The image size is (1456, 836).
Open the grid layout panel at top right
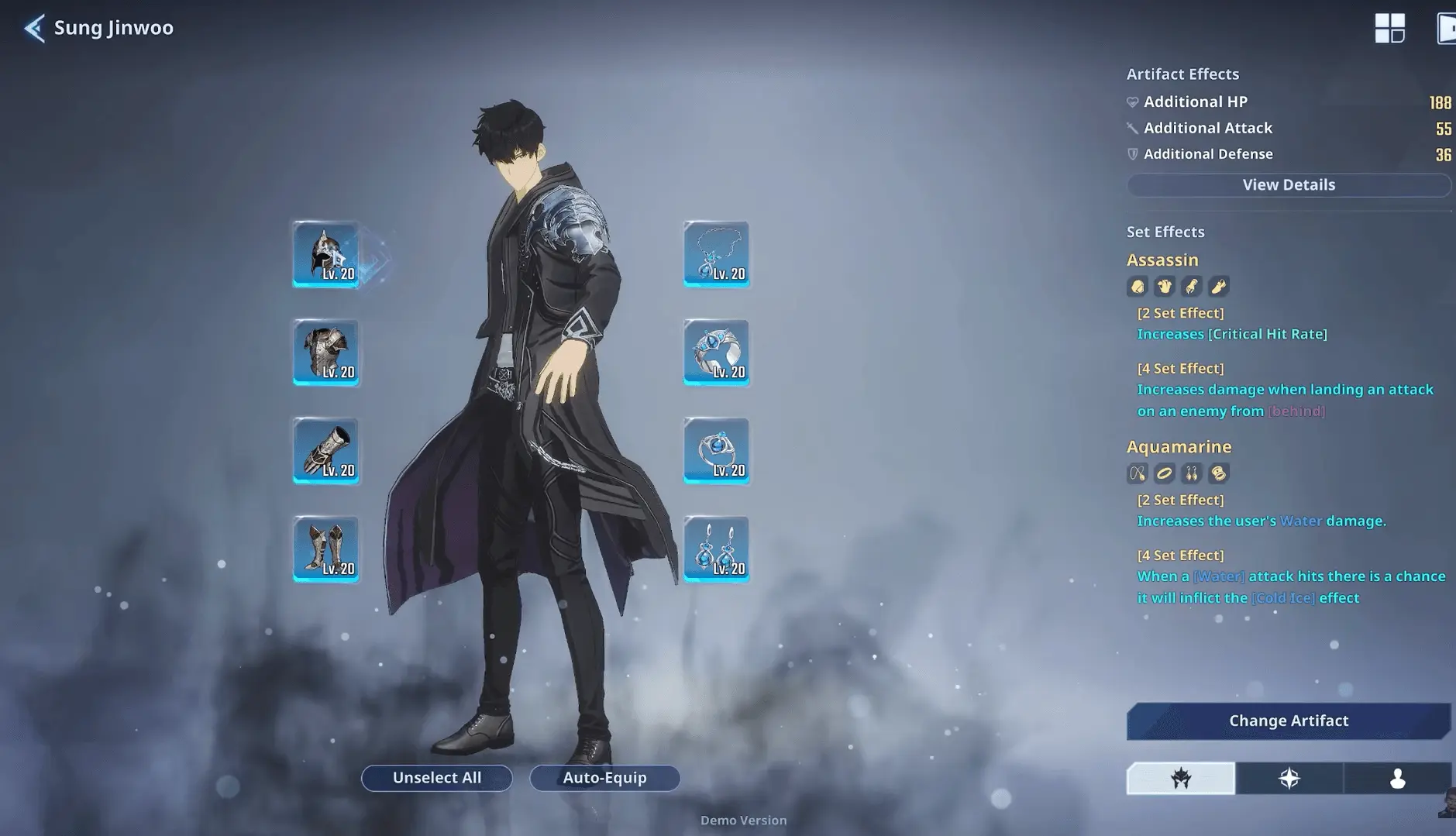1391,28
